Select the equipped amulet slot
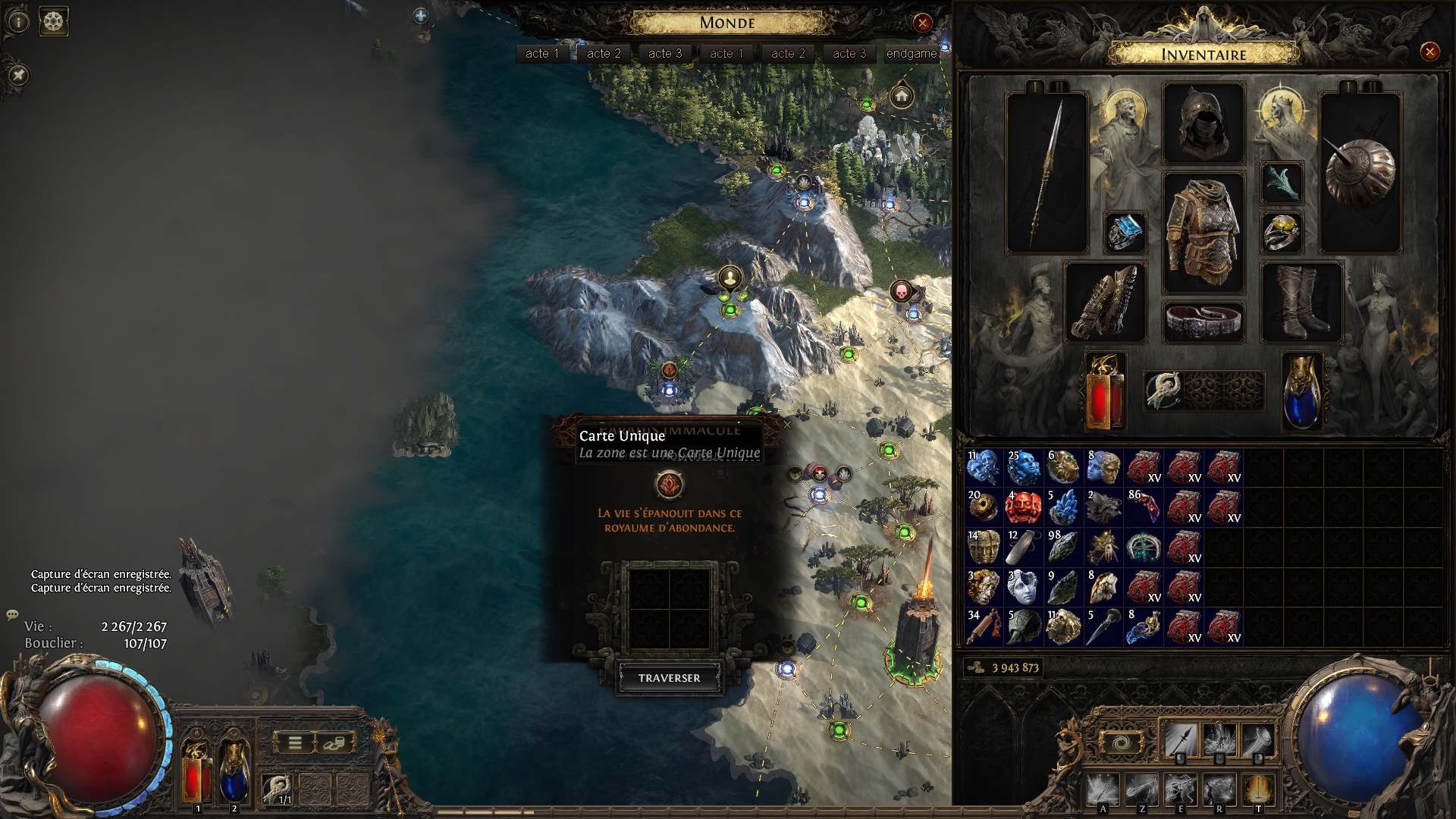 [x=1282, y=183]
